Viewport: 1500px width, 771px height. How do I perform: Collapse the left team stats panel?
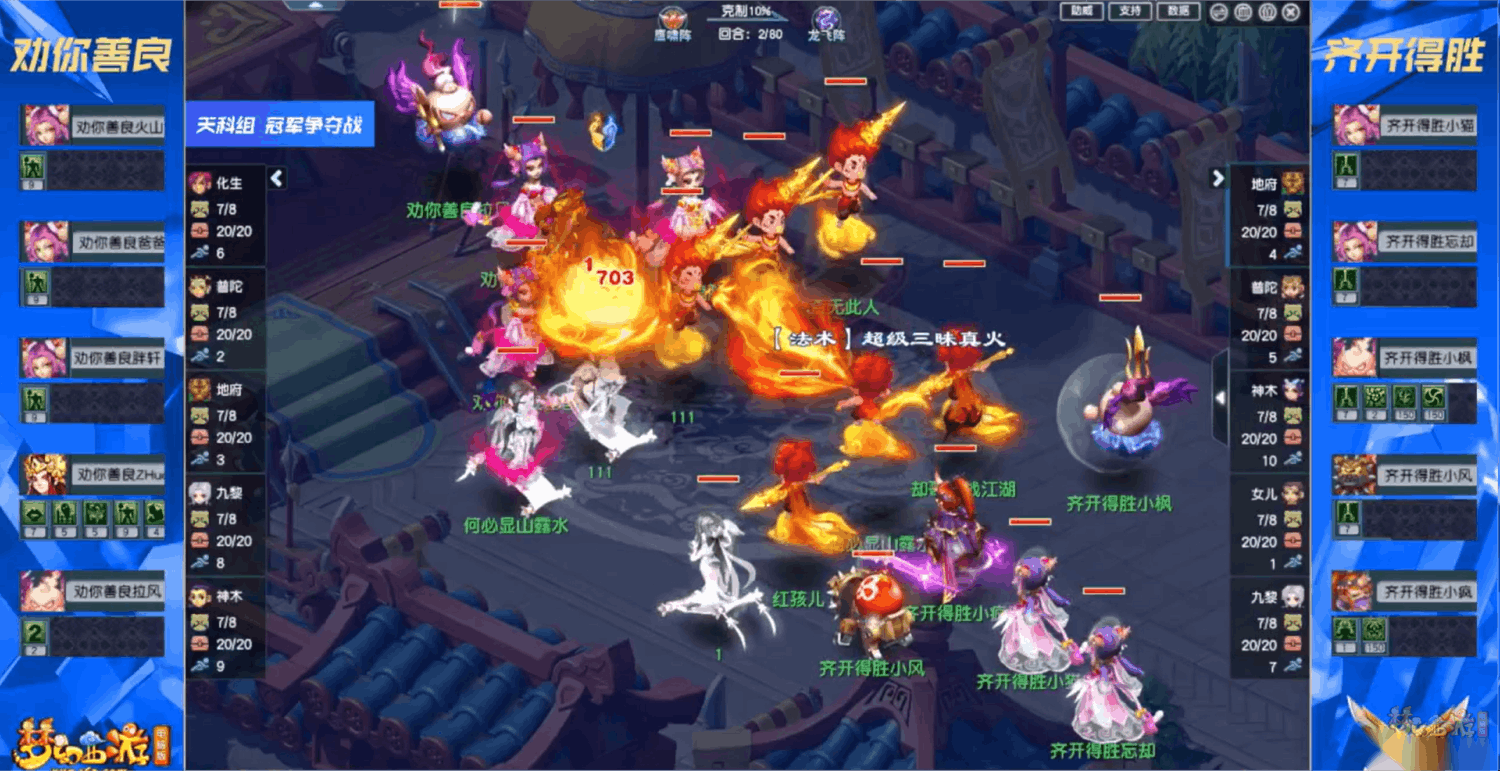coord(277,178)
